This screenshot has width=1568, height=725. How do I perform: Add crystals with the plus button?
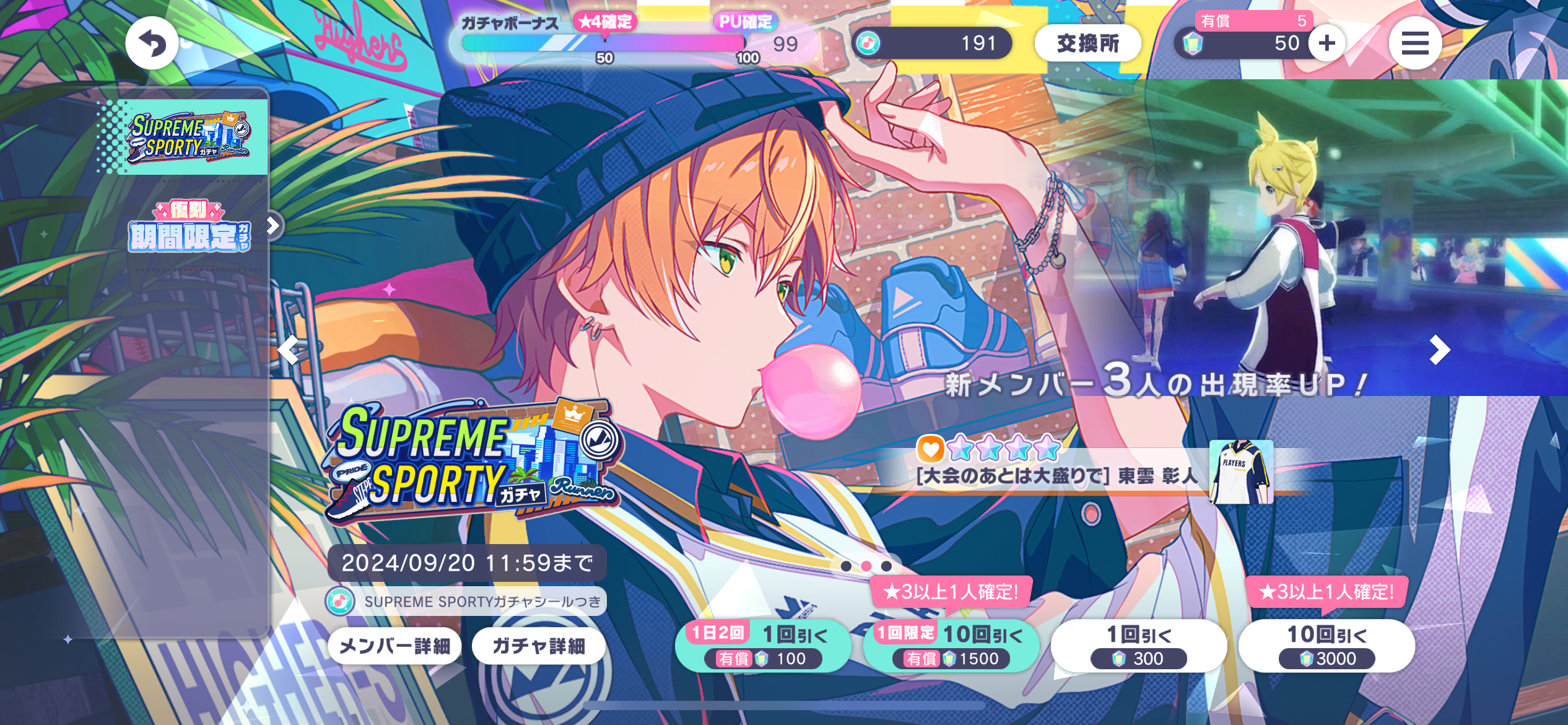pos(1326,43)
